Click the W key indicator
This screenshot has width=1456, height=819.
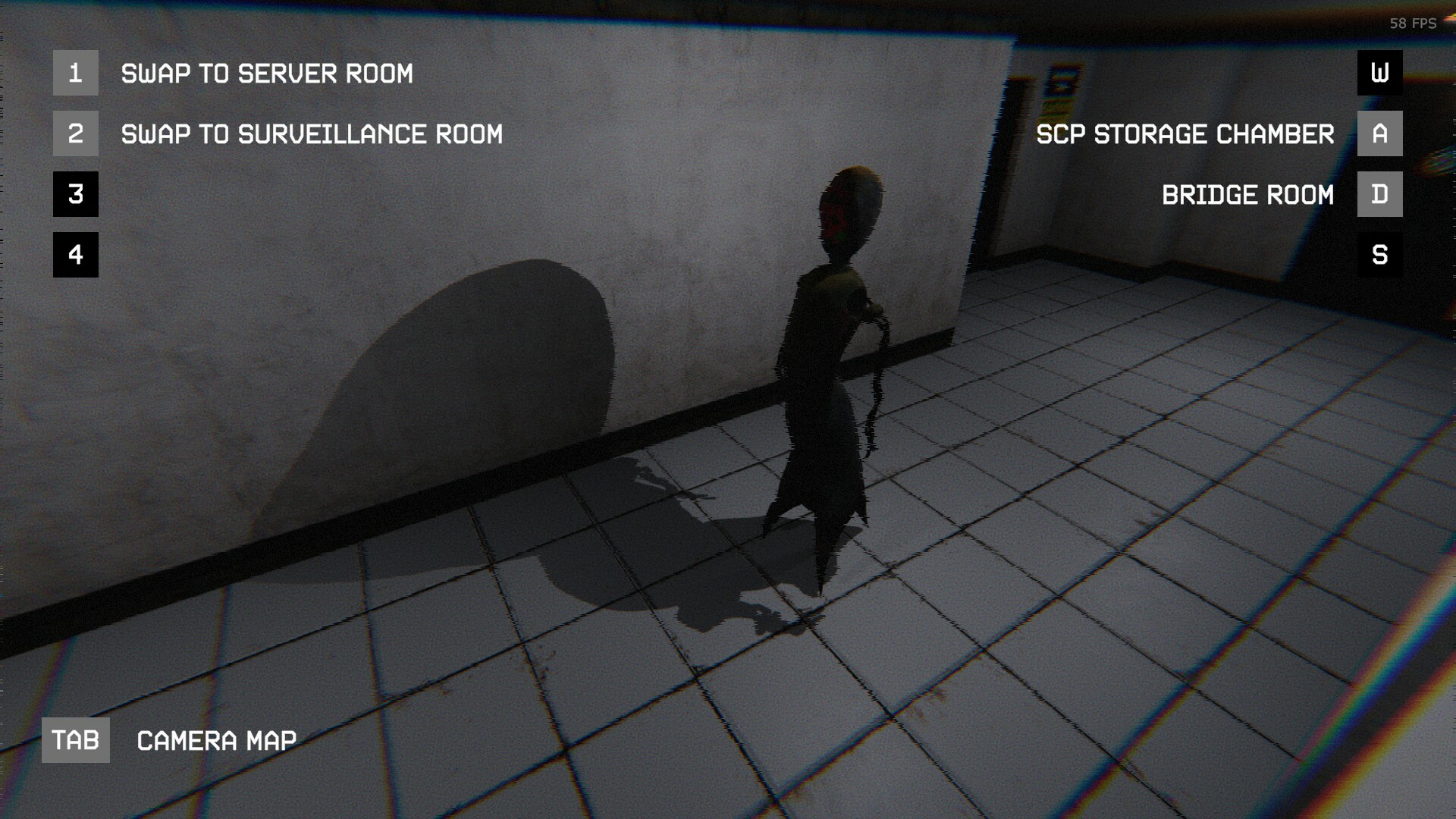click(1379, 73)
